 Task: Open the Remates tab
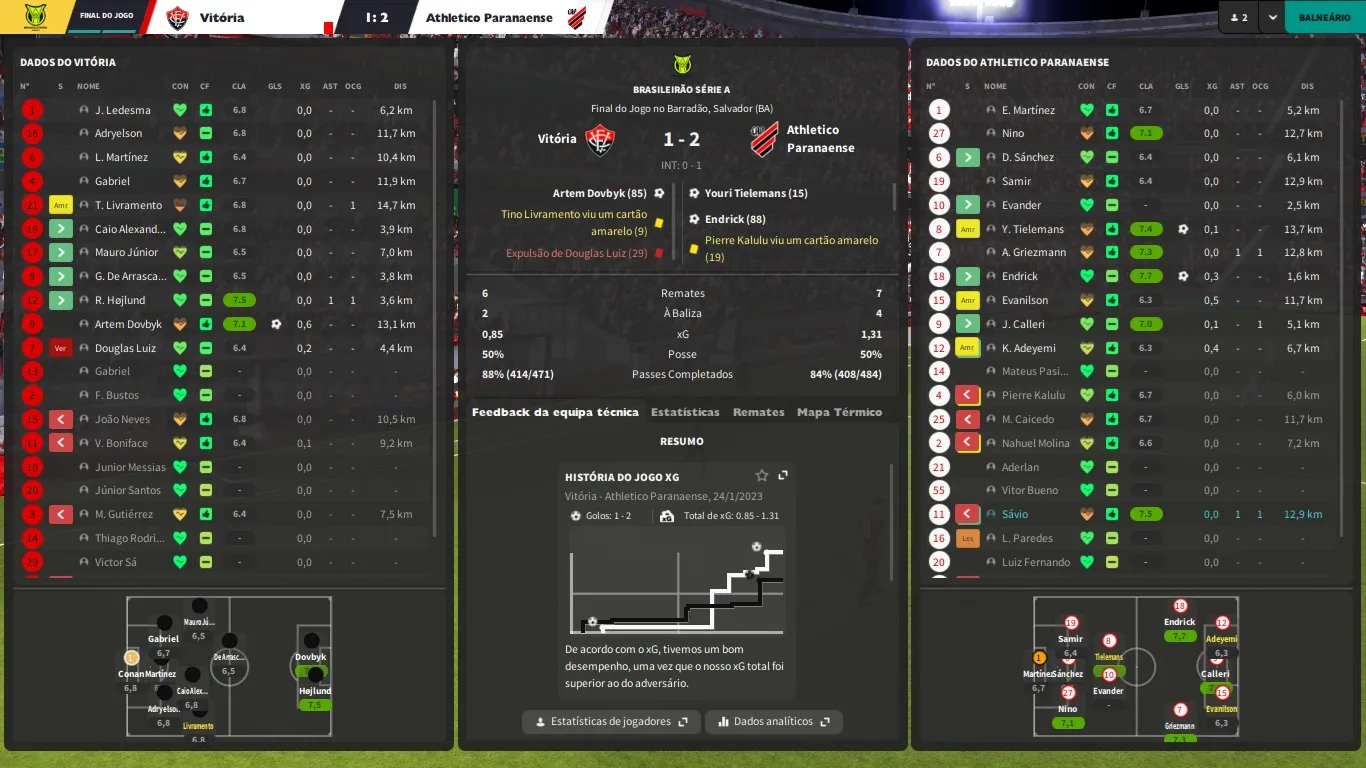pyautogui.click(x=758, y=412)
